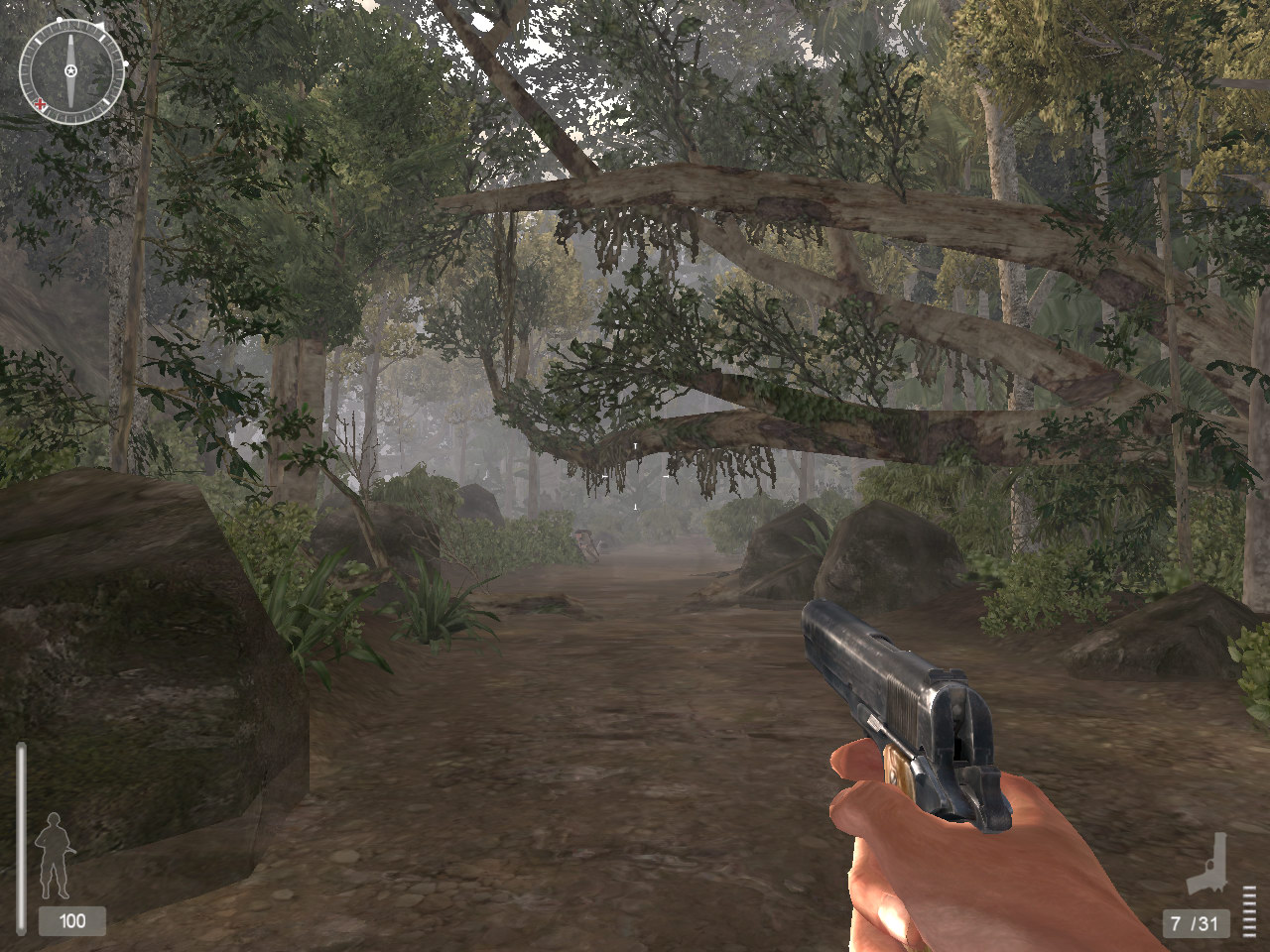Click the soldier stance silhouette icon
This screenshot has height=952, width=1270.
pyautogui.click(x=53, y=856)
